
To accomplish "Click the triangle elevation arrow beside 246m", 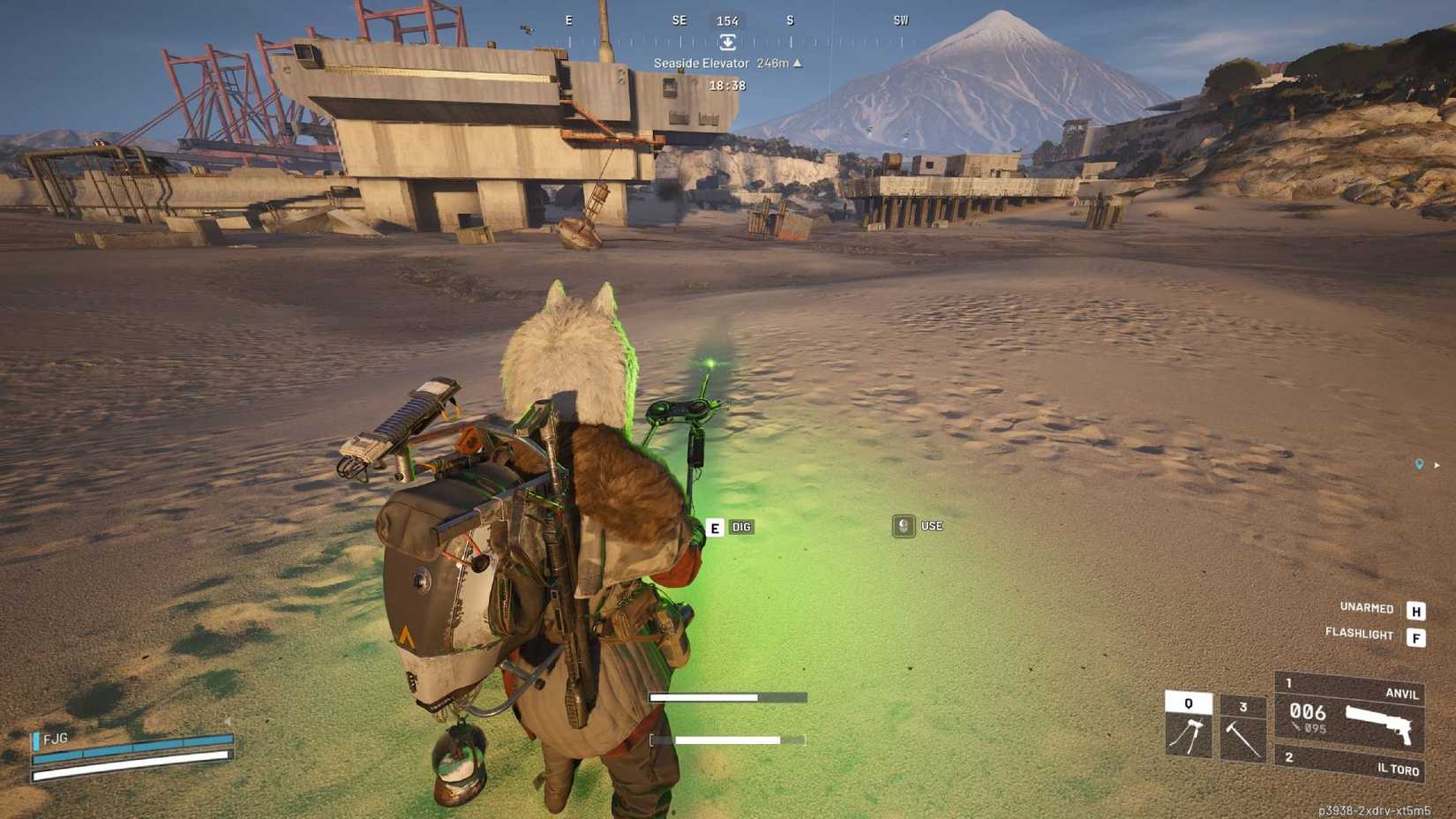I will 799,64.
